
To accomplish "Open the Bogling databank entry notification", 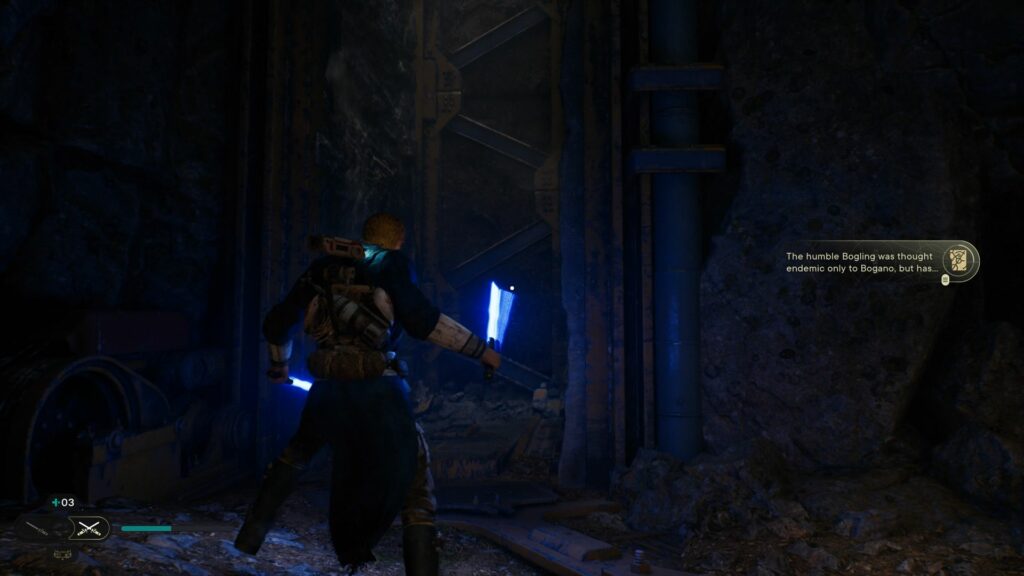I will (860, 262).
